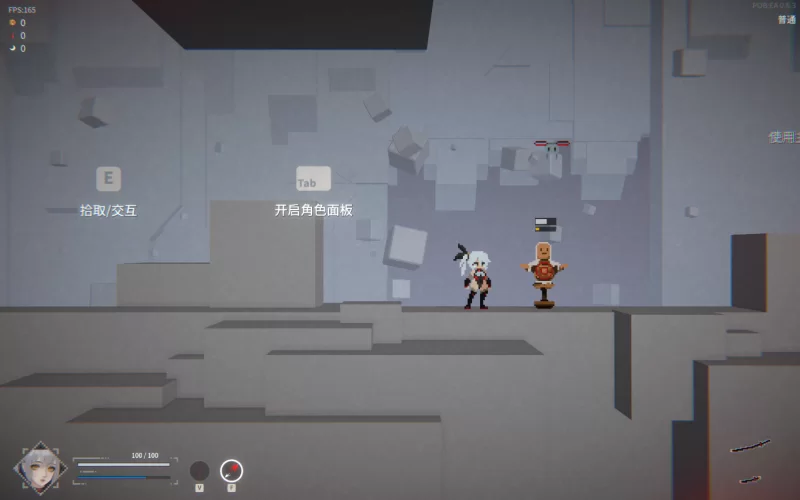Click the white-haired character portrait
Viewport: 800px width, 500px height.
click(40, 467)
